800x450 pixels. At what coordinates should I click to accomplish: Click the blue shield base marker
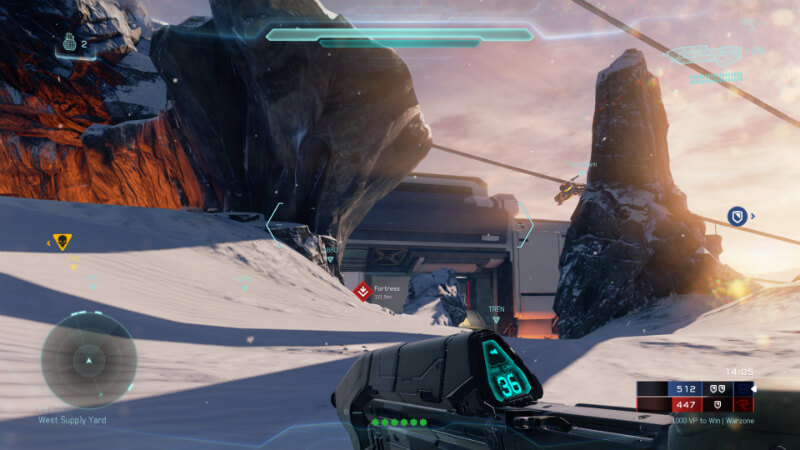point(737,215)
